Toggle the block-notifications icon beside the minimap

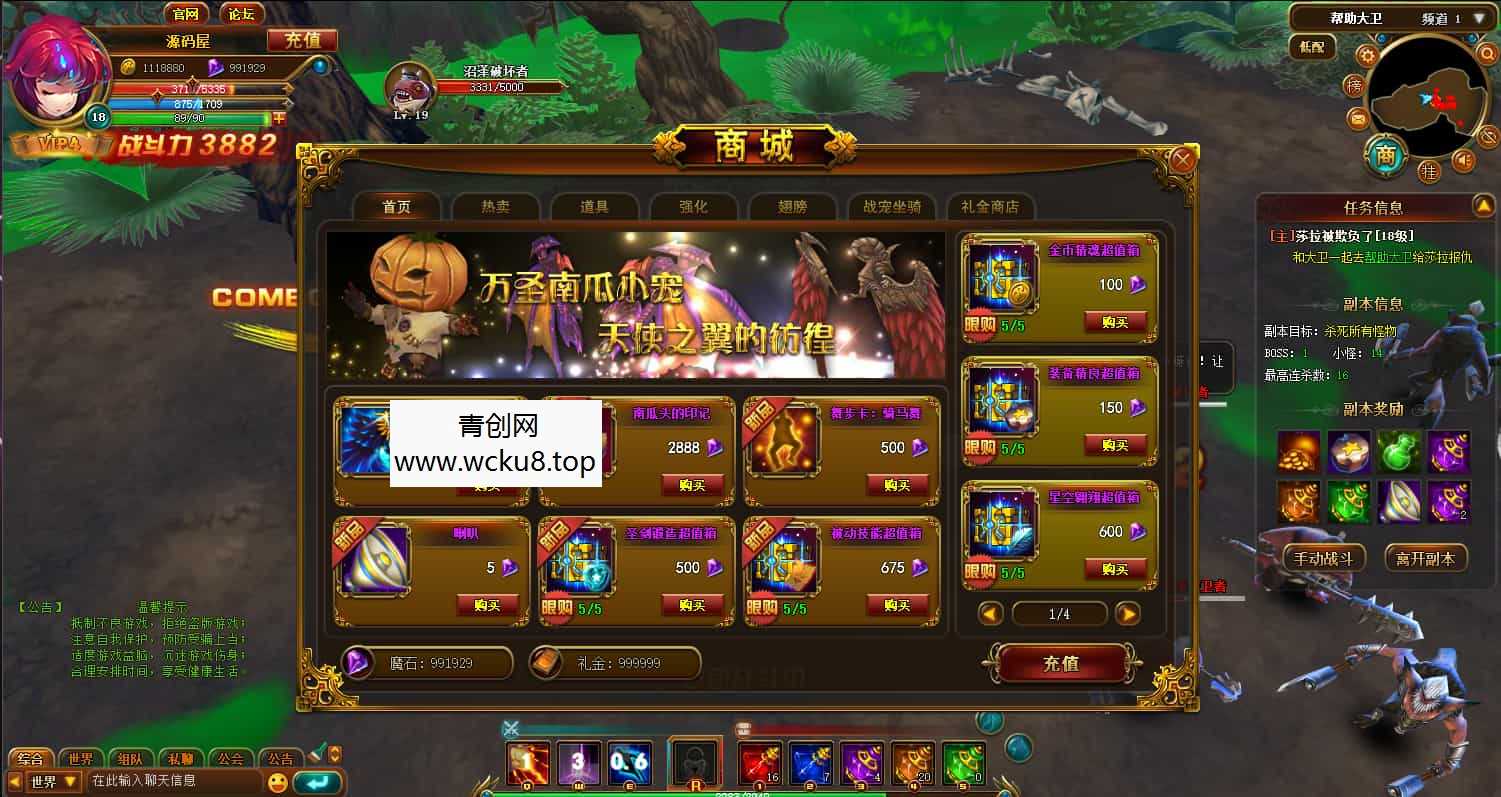pos(1487,138)
